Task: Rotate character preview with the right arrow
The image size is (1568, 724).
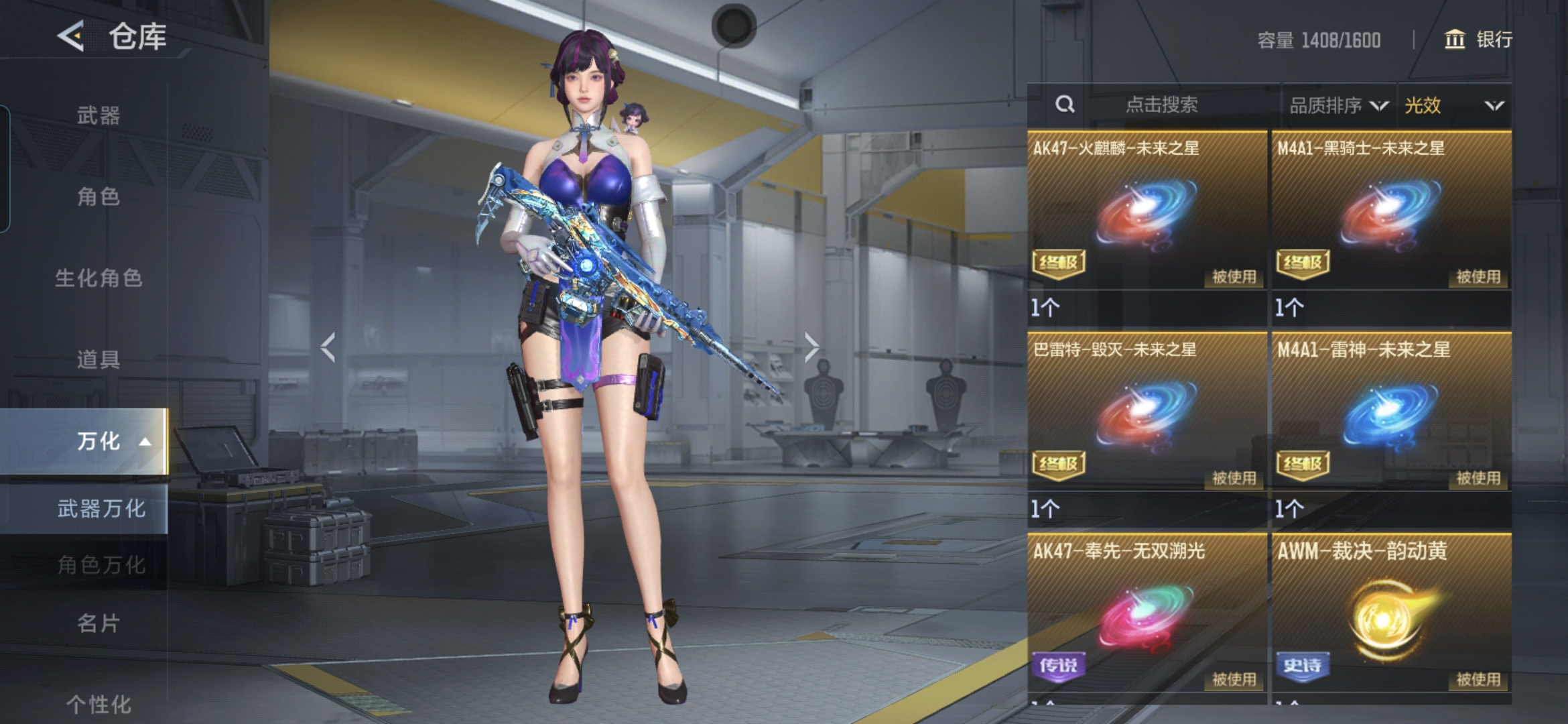Action: [x=811, y=347]
